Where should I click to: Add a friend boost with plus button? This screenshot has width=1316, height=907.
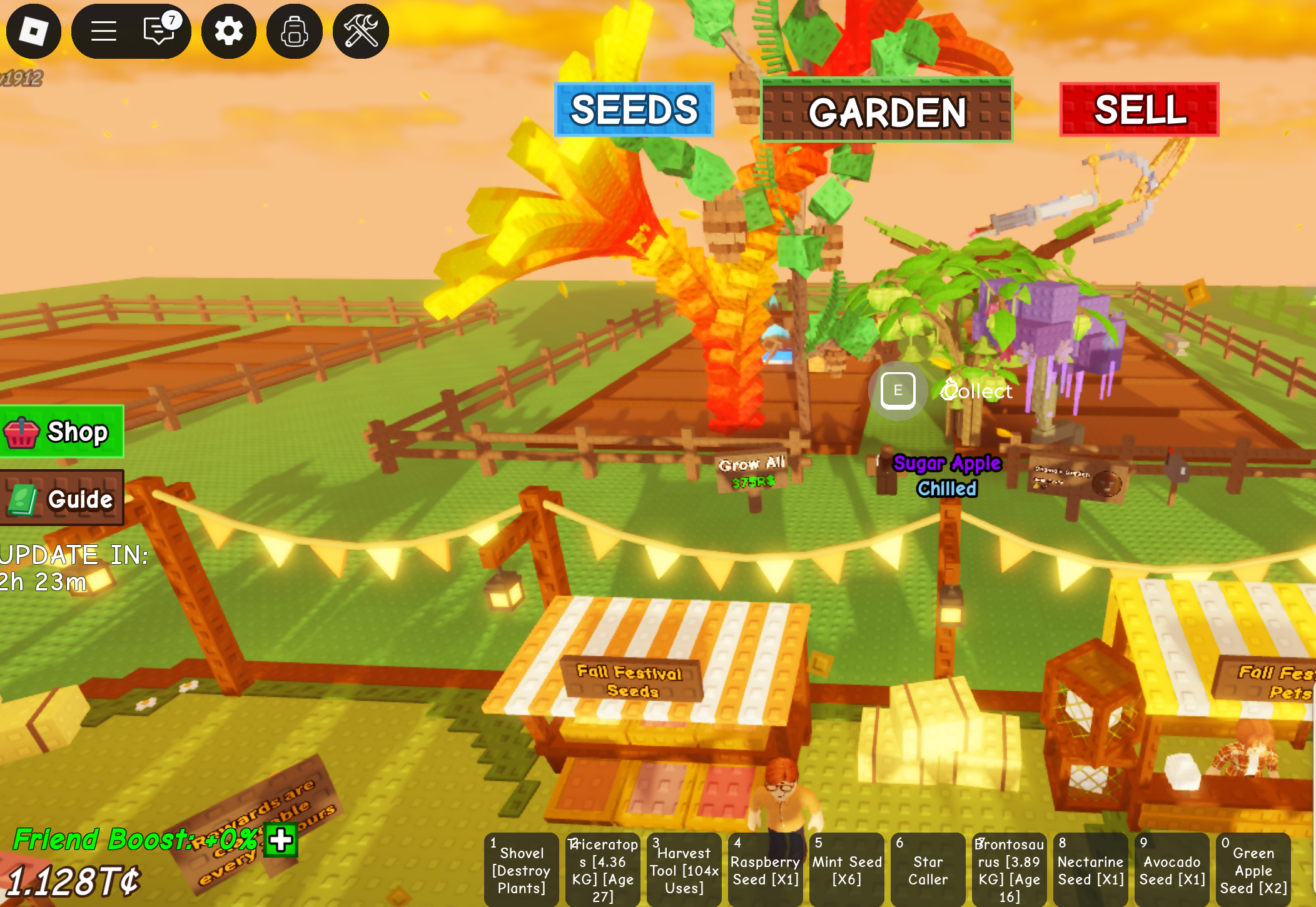pos(280,839)
